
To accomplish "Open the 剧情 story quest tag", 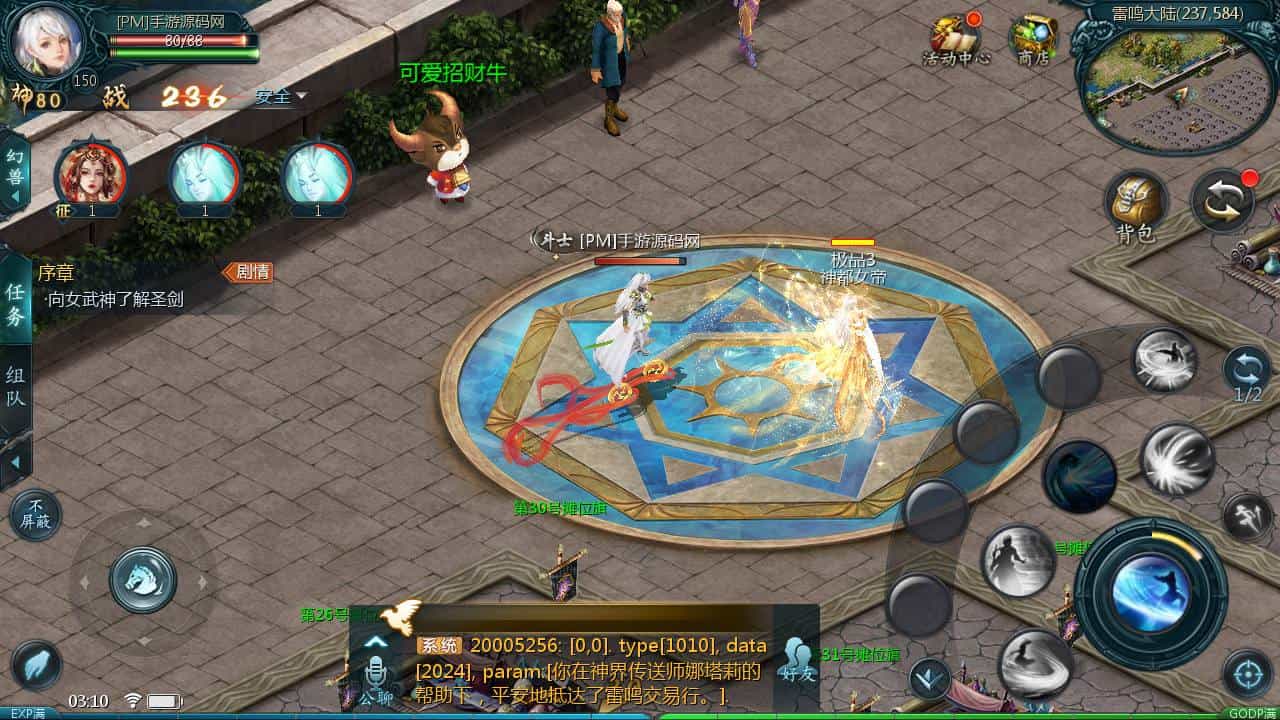I will click(248, 271).
